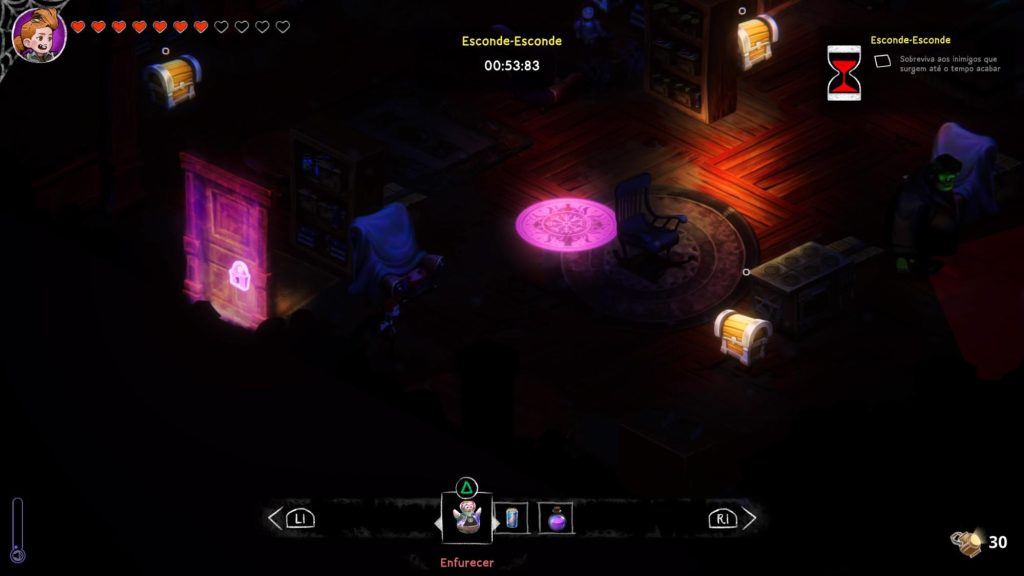Click the red hourglass objective icon
This screenshot has height=576, width=1024.
pos(843,72)
